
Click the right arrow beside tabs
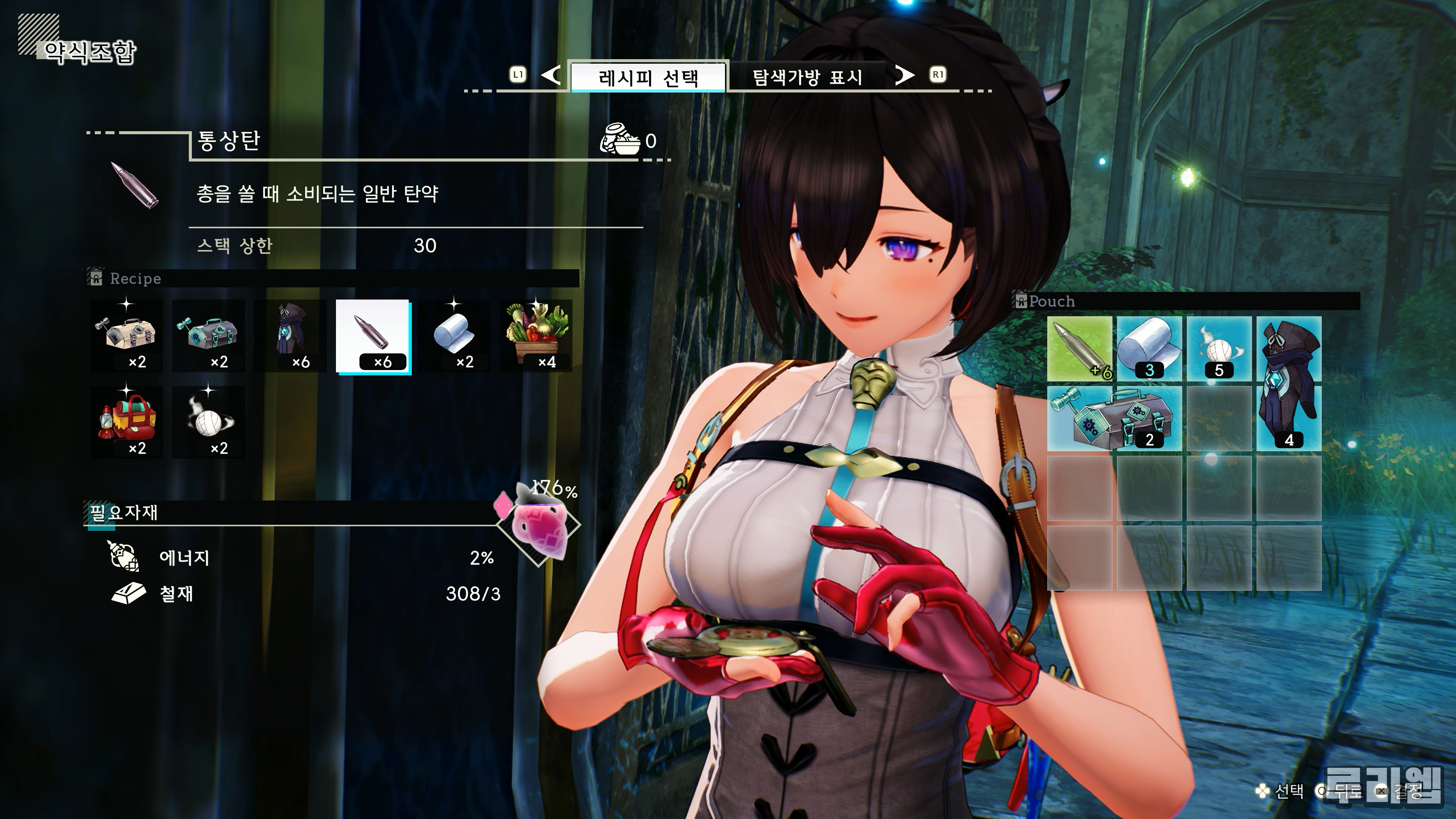904,75
